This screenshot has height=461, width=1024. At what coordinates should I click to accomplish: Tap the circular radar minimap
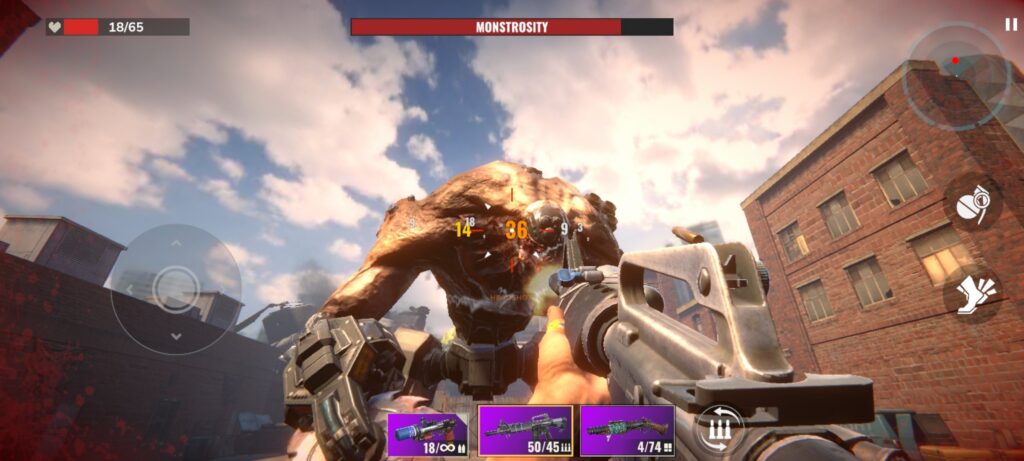pos(954,77)
